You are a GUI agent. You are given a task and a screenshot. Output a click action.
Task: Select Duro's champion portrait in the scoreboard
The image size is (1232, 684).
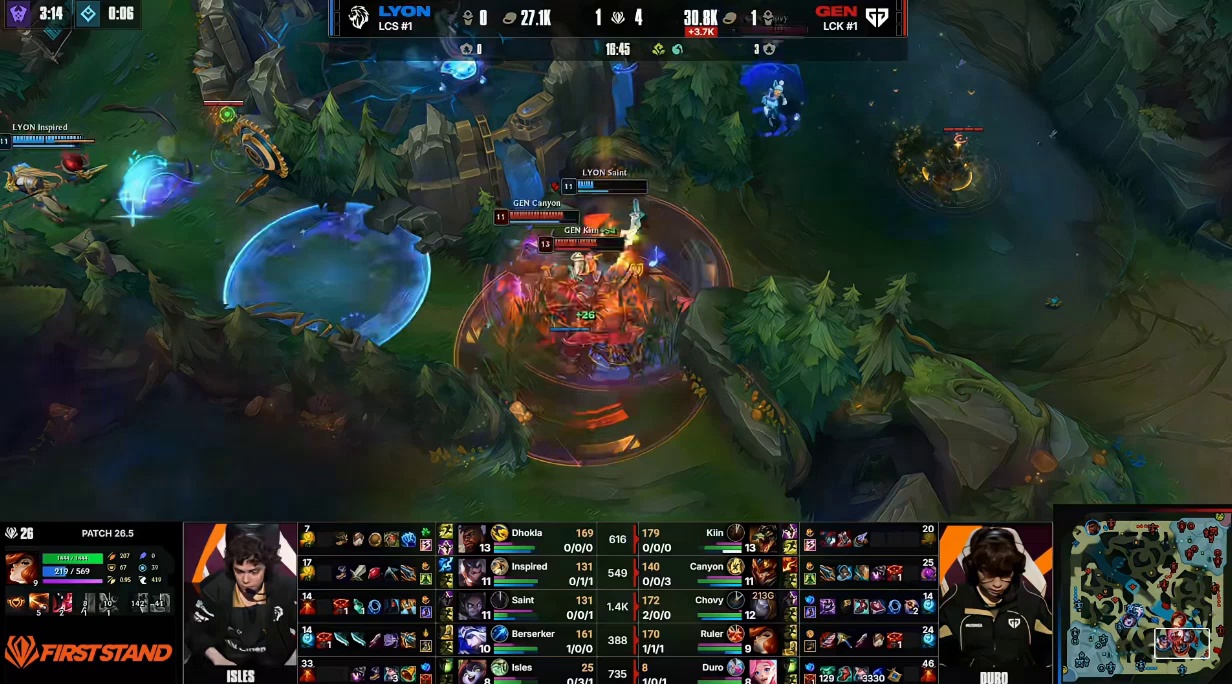point(763,671)
